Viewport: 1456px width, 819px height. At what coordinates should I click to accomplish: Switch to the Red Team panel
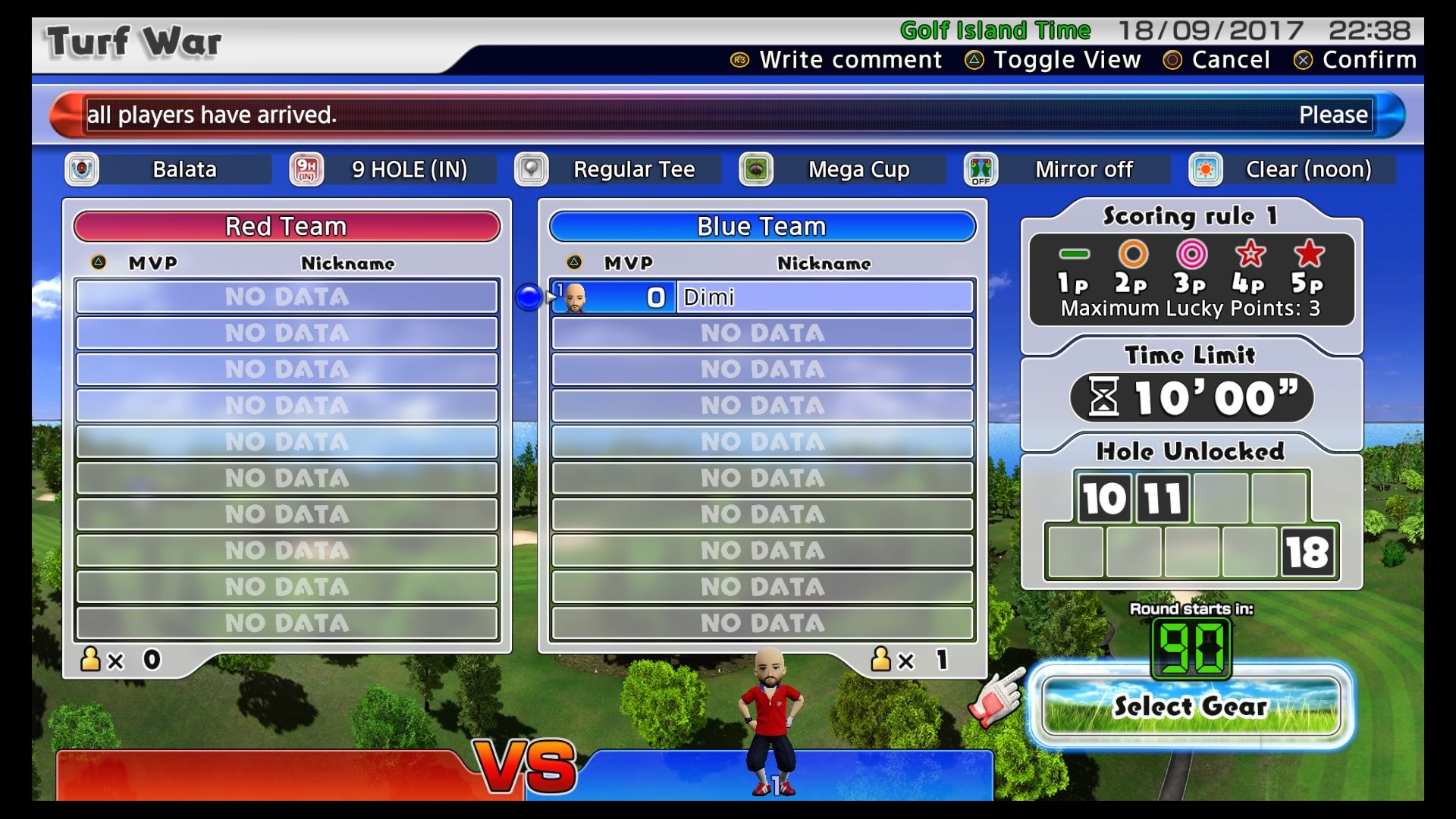286,225
